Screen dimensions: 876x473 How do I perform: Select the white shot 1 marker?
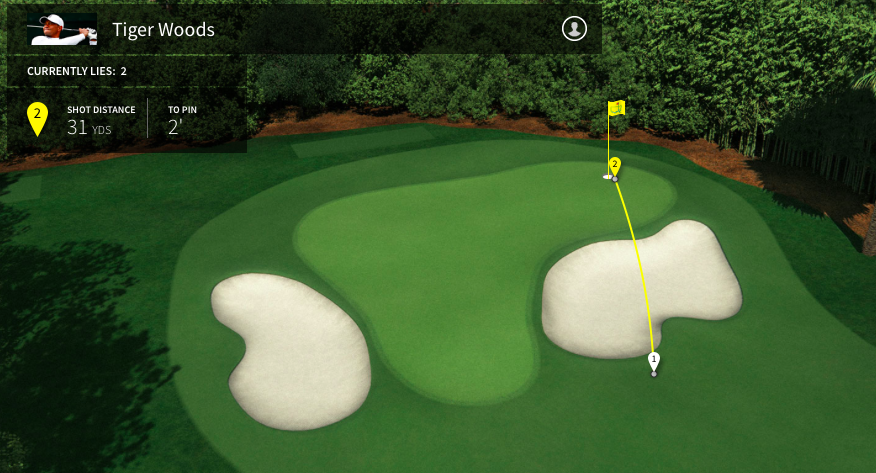(x=654, y=360)
